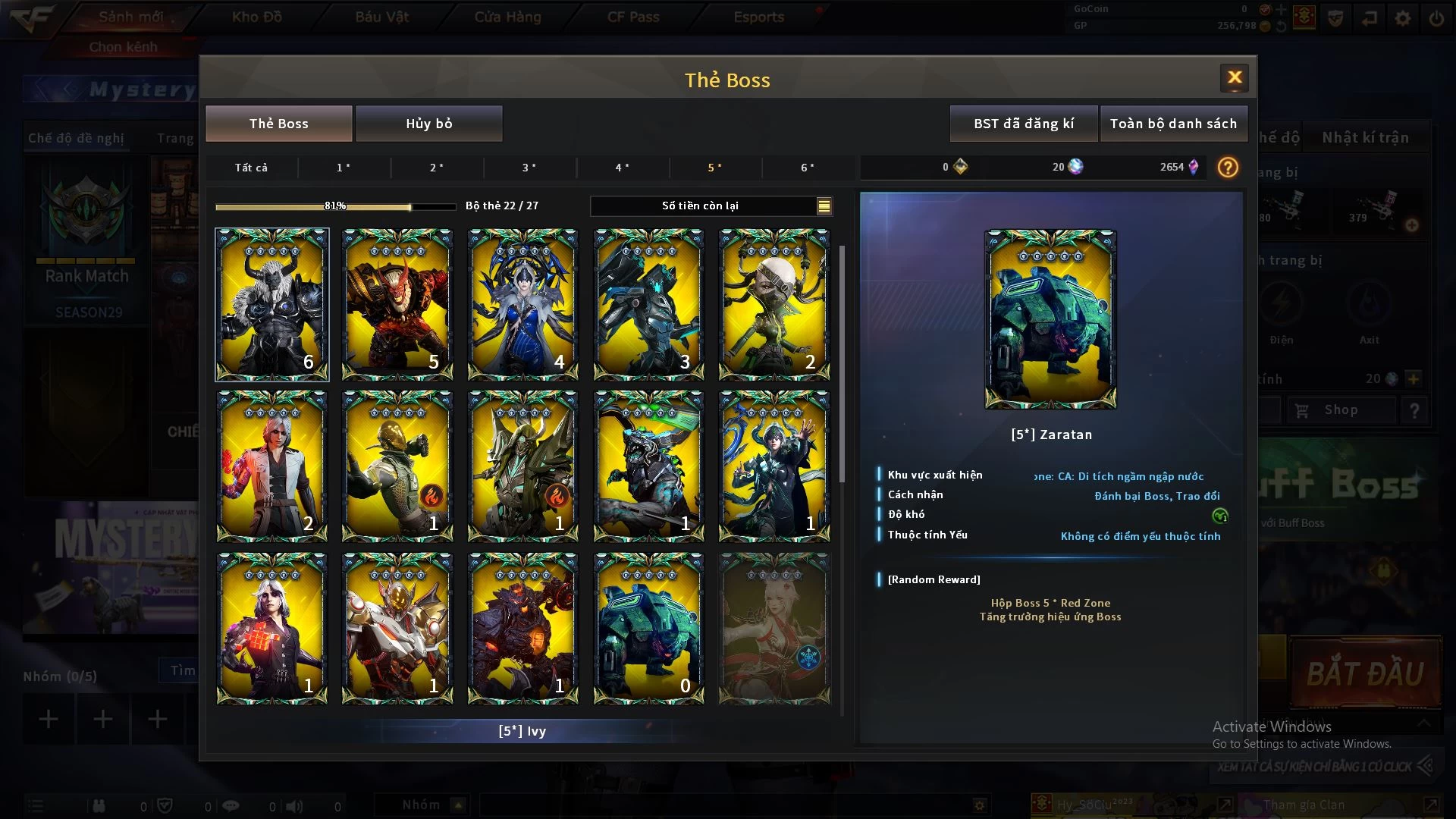Open BST đã đăng kí list
The image size is (1456, 819).
click(x=1023, y=124)
